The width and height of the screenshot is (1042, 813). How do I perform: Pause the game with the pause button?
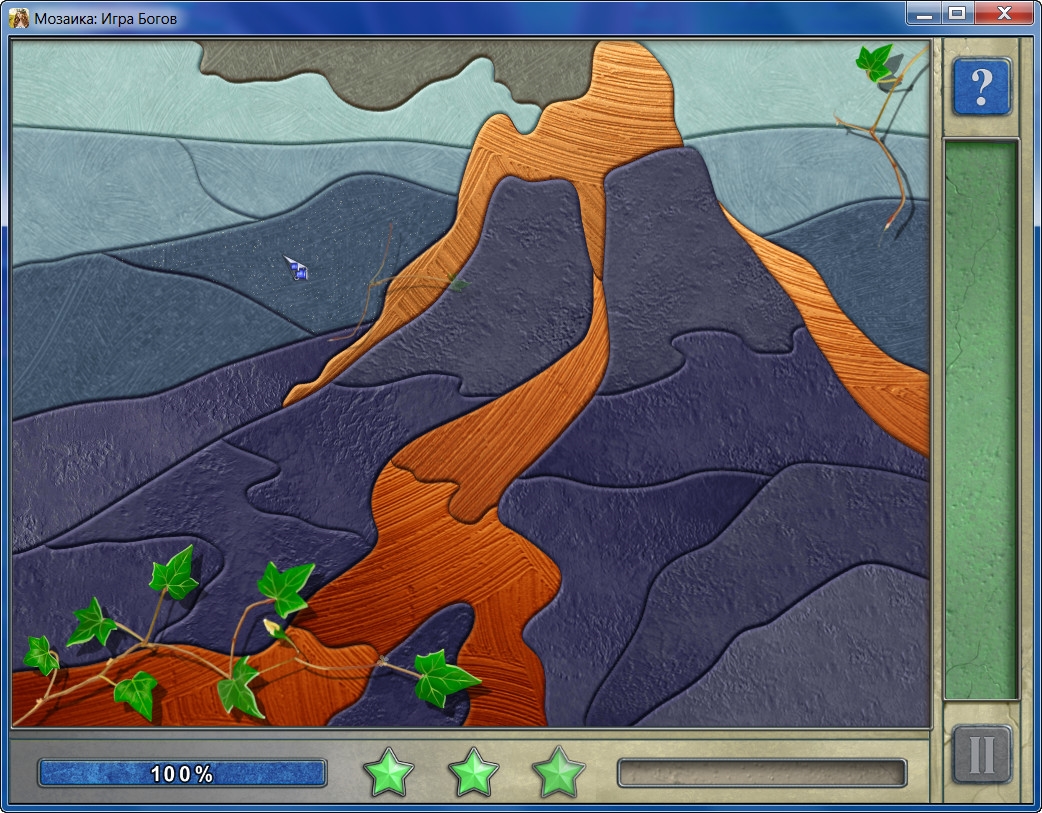pyautogui.click(x=981, y=756)
